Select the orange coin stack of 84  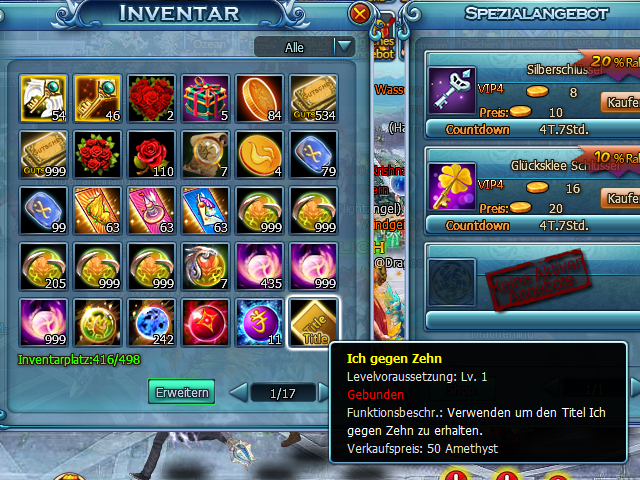click(259, 99)
